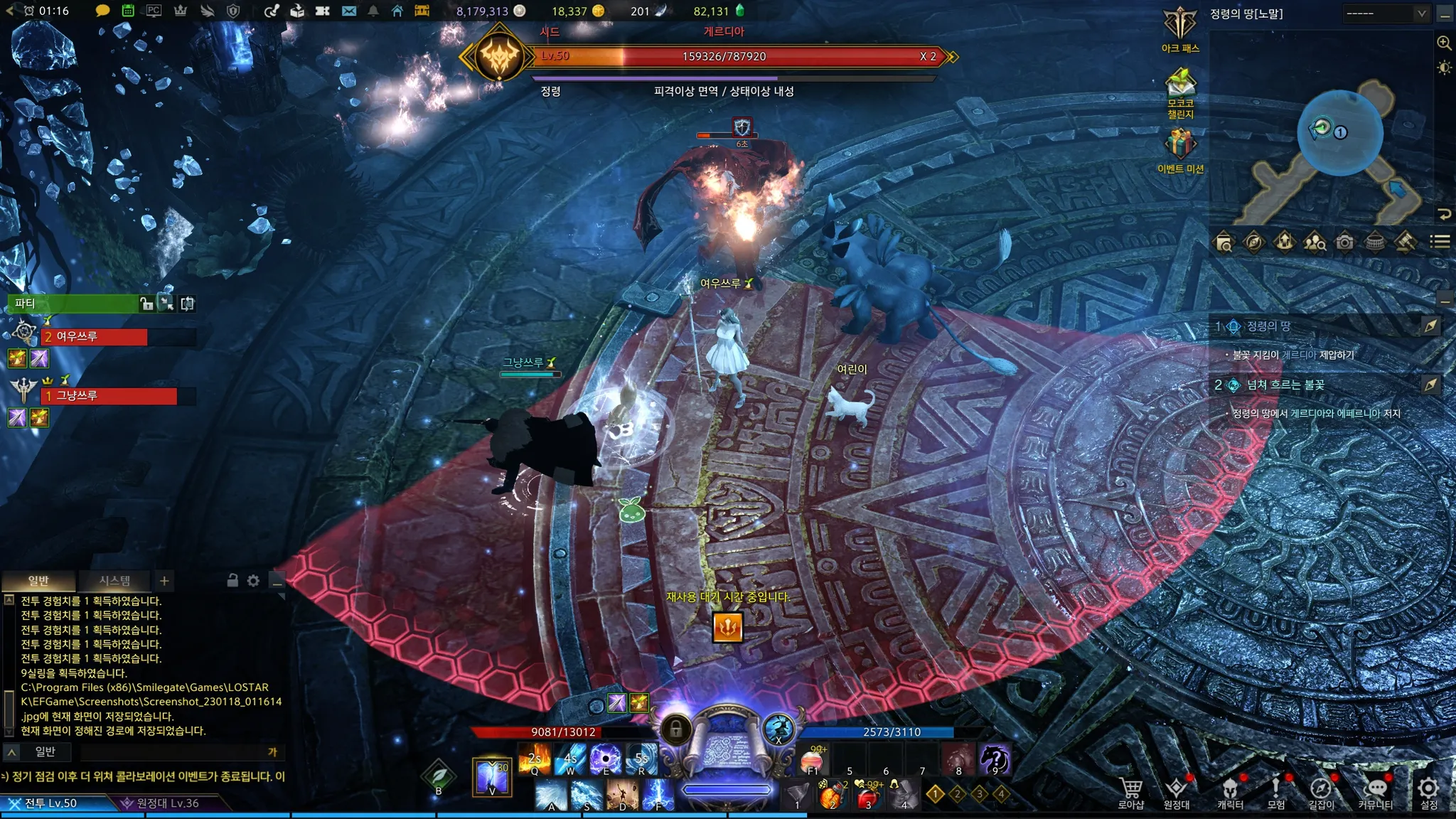The image size is (1456, 819).
Task: Open the 로아샵 shop cart
Action: pos(1130,792)
